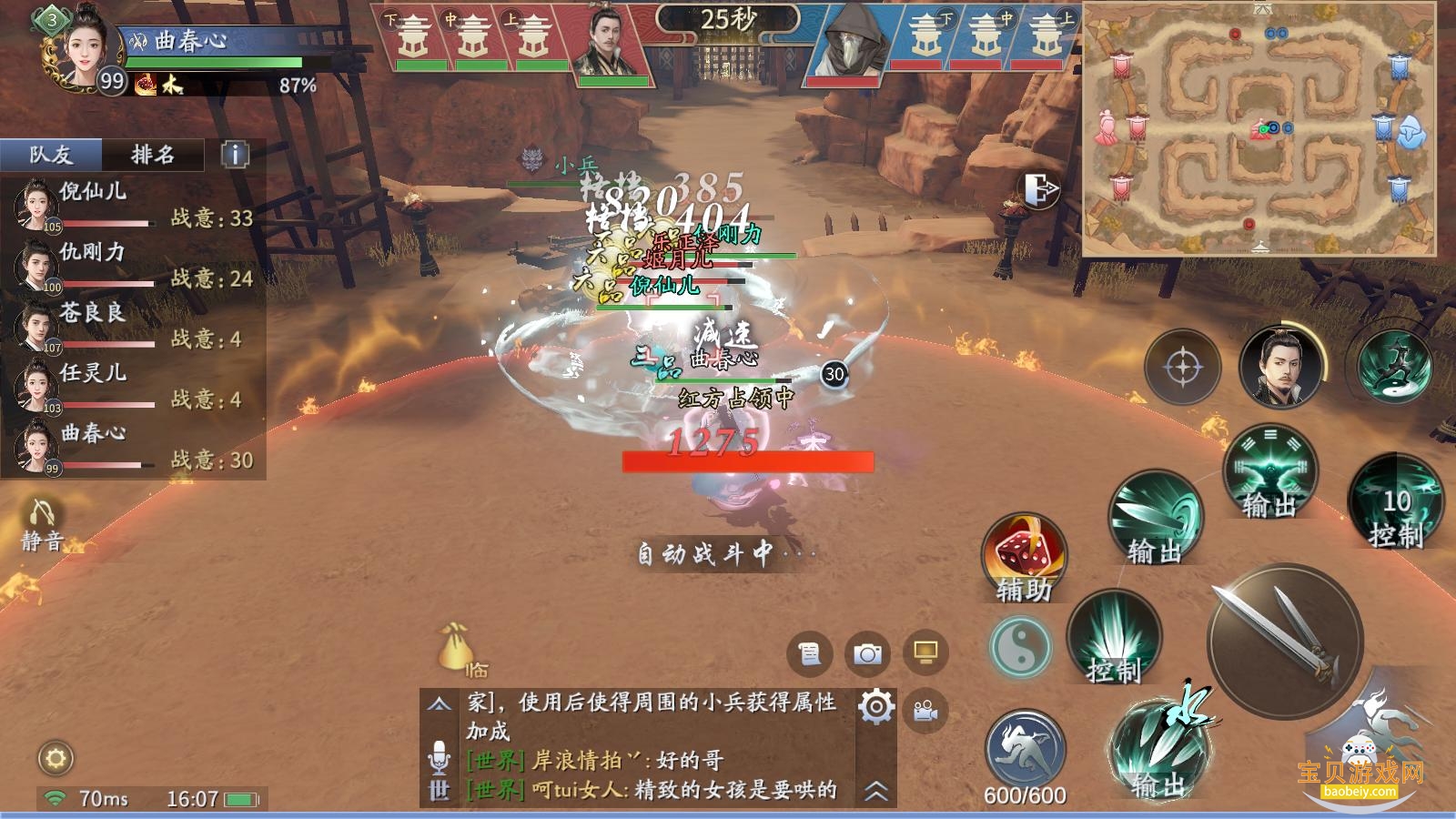Open the chat settings gear
This screenshot has height=819, width=1456.
(875, 706)
